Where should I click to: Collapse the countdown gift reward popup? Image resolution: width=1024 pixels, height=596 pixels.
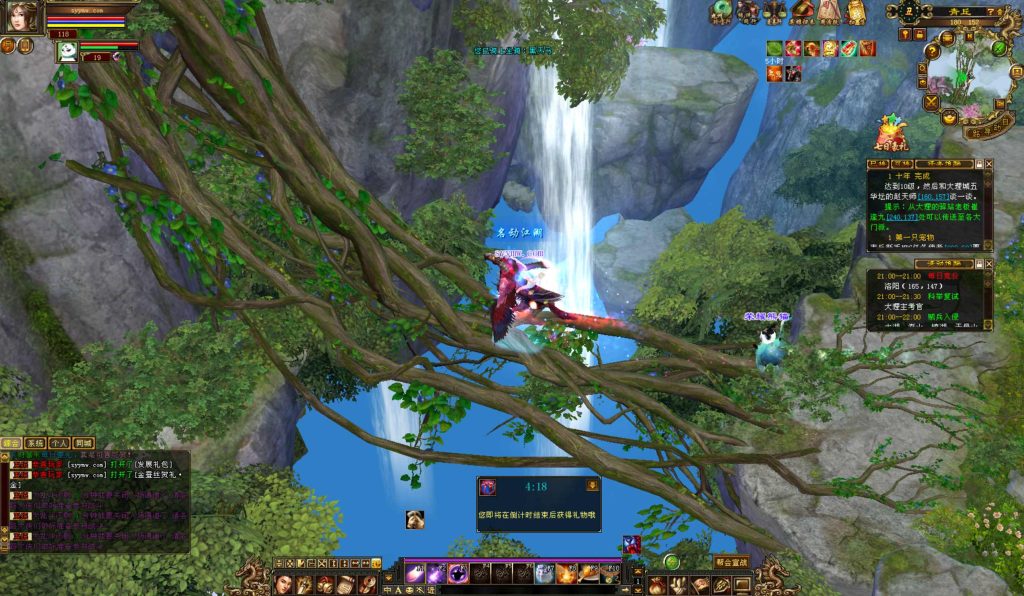click(592, 485)
